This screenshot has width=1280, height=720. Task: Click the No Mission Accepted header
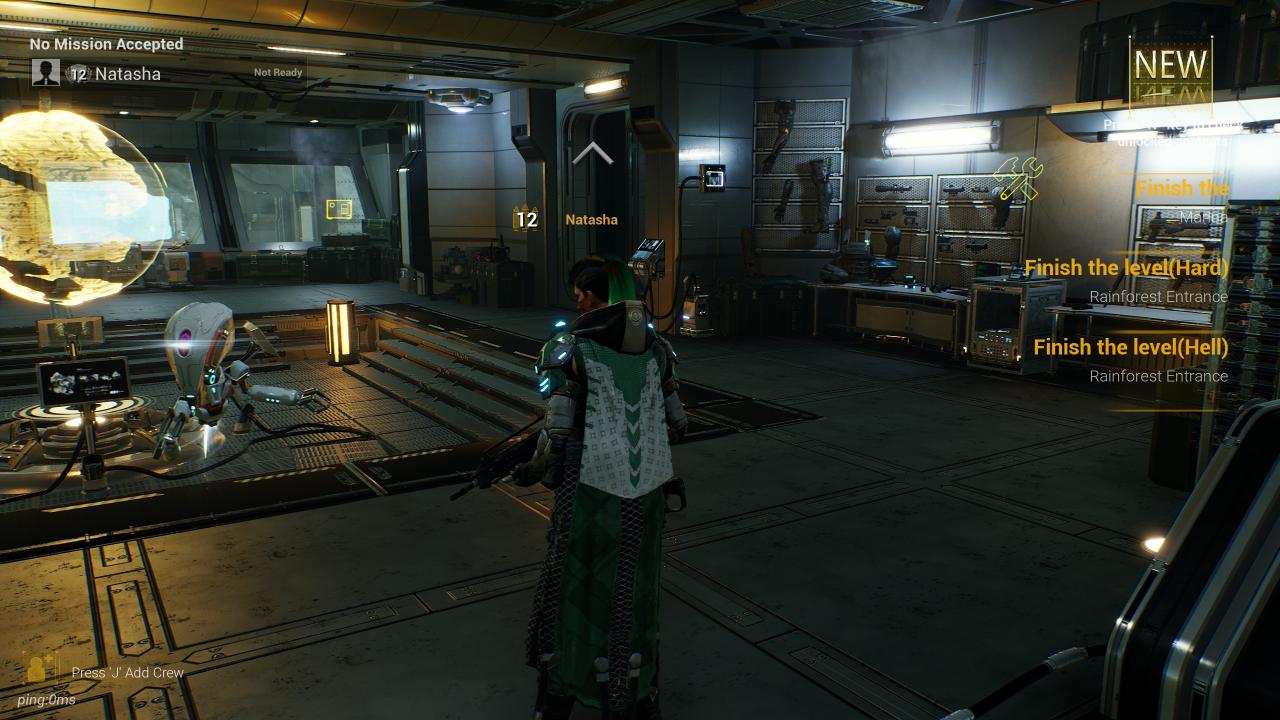pos(106,44)
